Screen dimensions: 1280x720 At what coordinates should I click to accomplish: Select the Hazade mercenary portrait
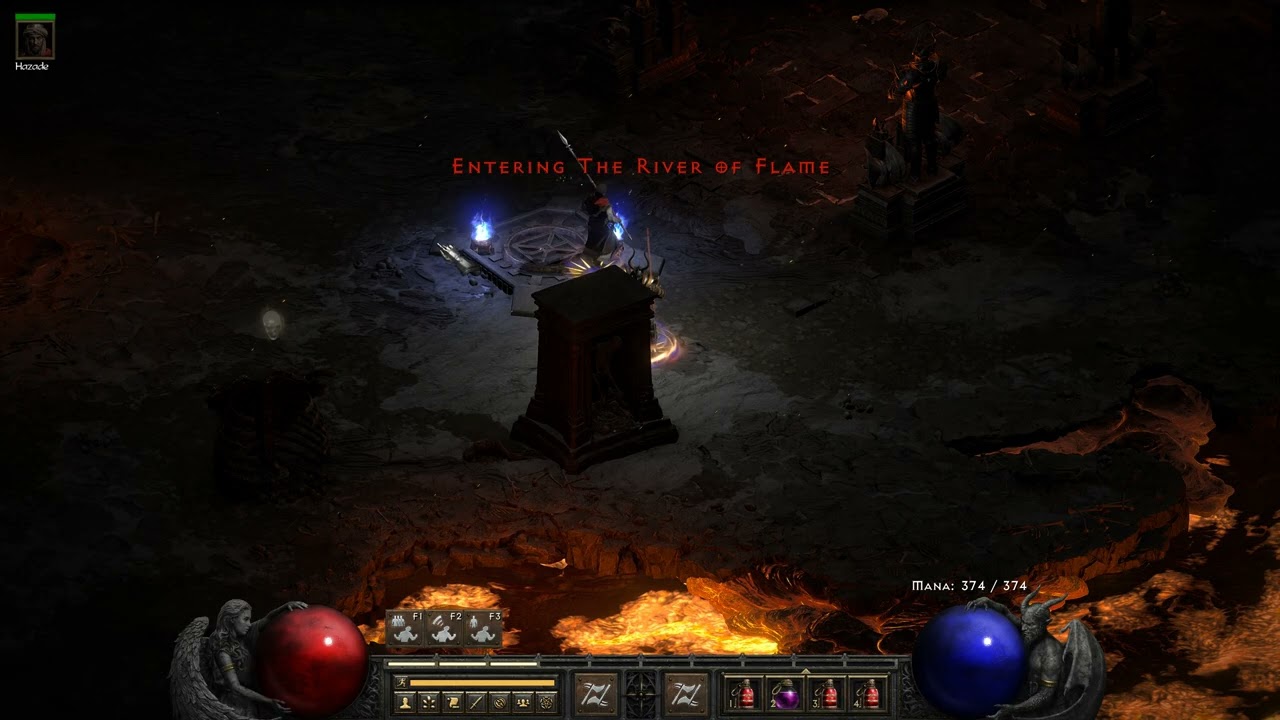click(35, 39)
